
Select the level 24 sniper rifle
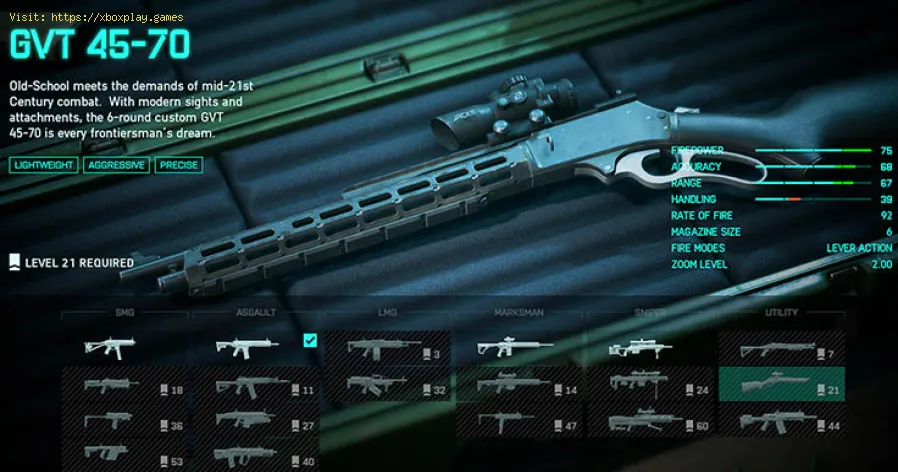649,384
